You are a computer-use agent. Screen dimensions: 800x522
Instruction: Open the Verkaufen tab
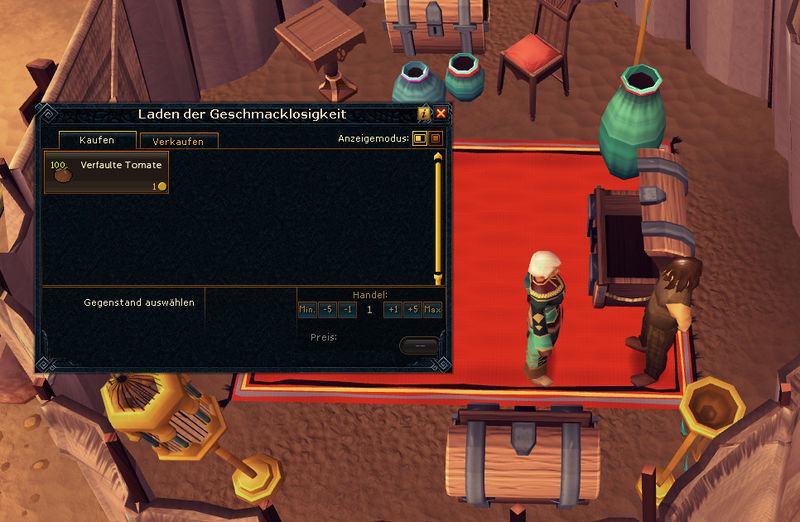178,142
